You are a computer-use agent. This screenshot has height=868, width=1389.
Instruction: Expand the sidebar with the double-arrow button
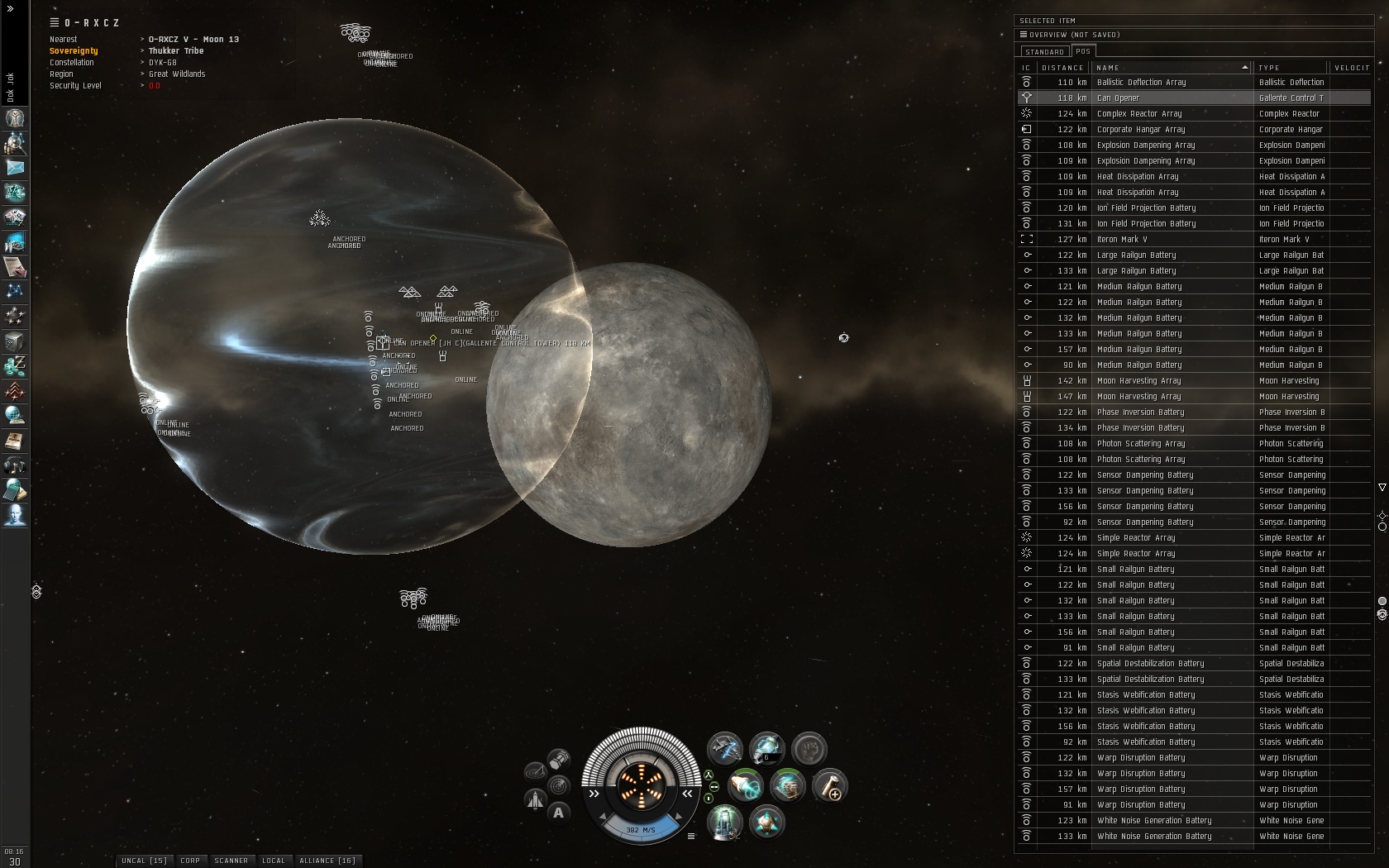(x=10, y=8)
